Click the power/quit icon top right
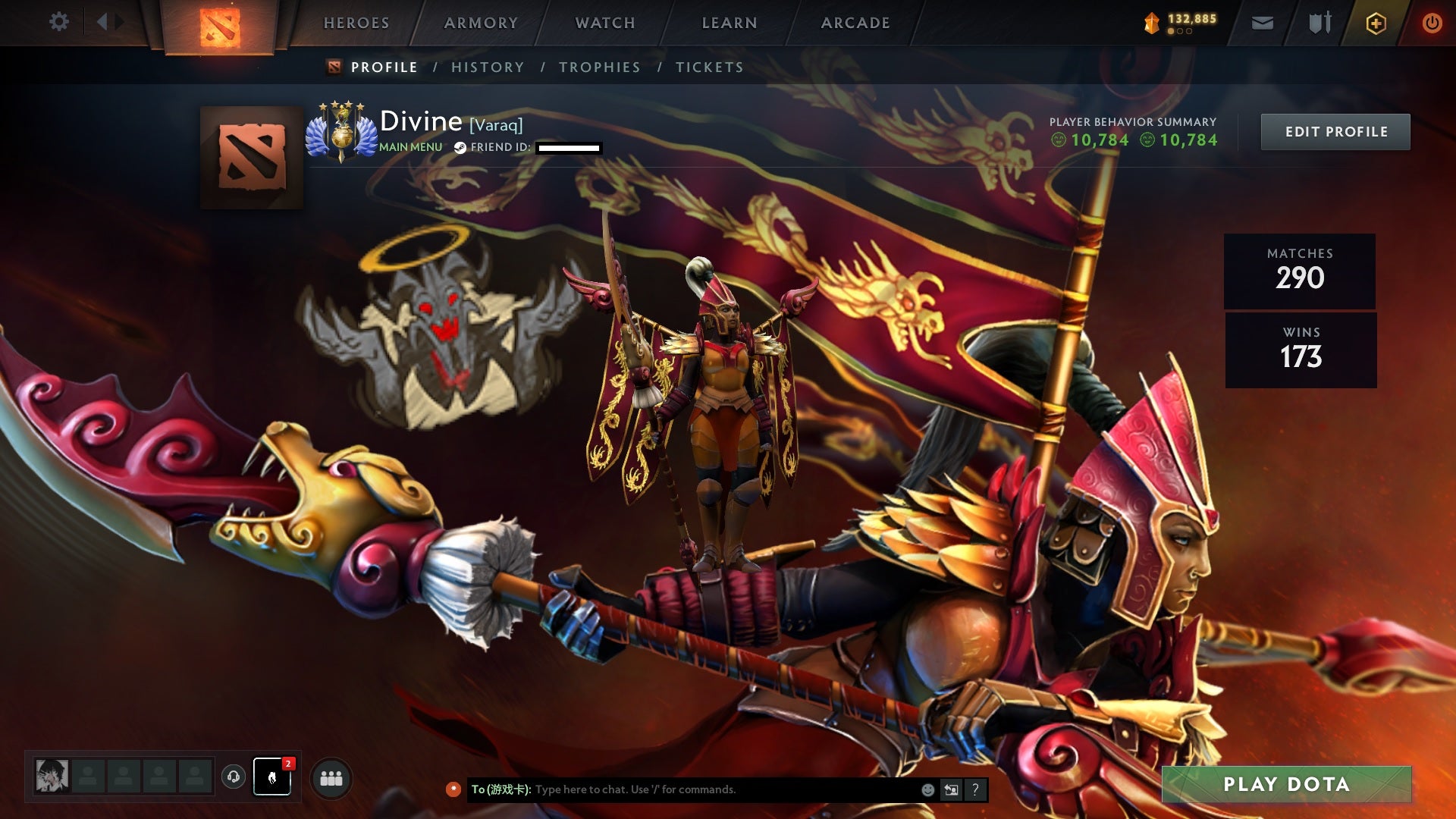Viewport: 1456px width, 819px height. 1432,23
